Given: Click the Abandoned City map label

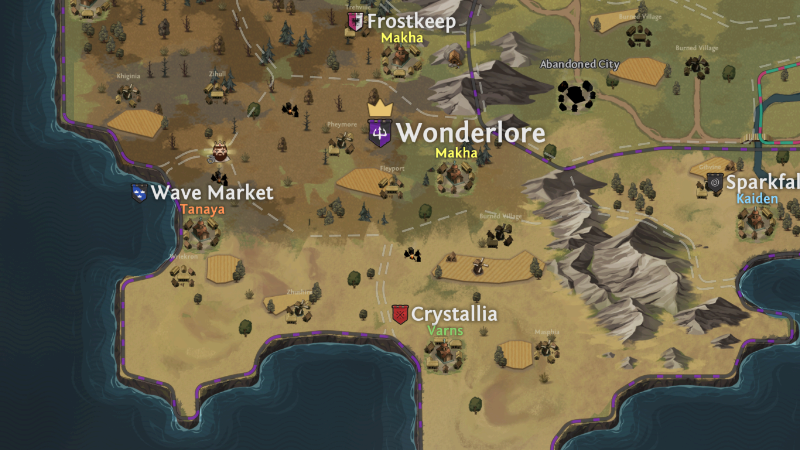Looking at the screenshot, I should click(x=580, y=64).
